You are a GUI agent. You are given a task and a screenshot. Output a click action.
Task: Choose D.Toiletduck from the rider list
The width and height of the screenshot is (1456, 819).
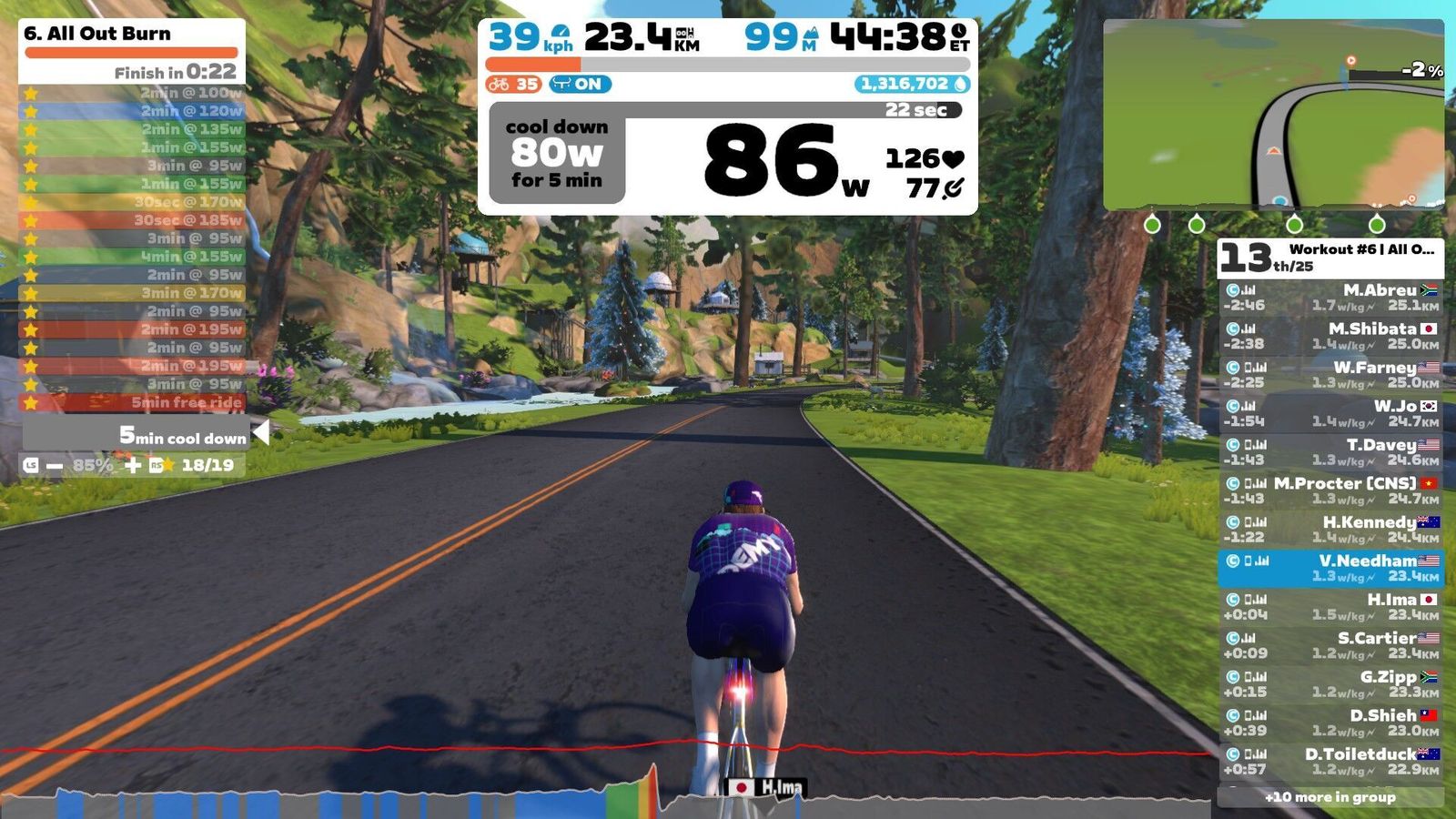click(x=1330, y=762)
